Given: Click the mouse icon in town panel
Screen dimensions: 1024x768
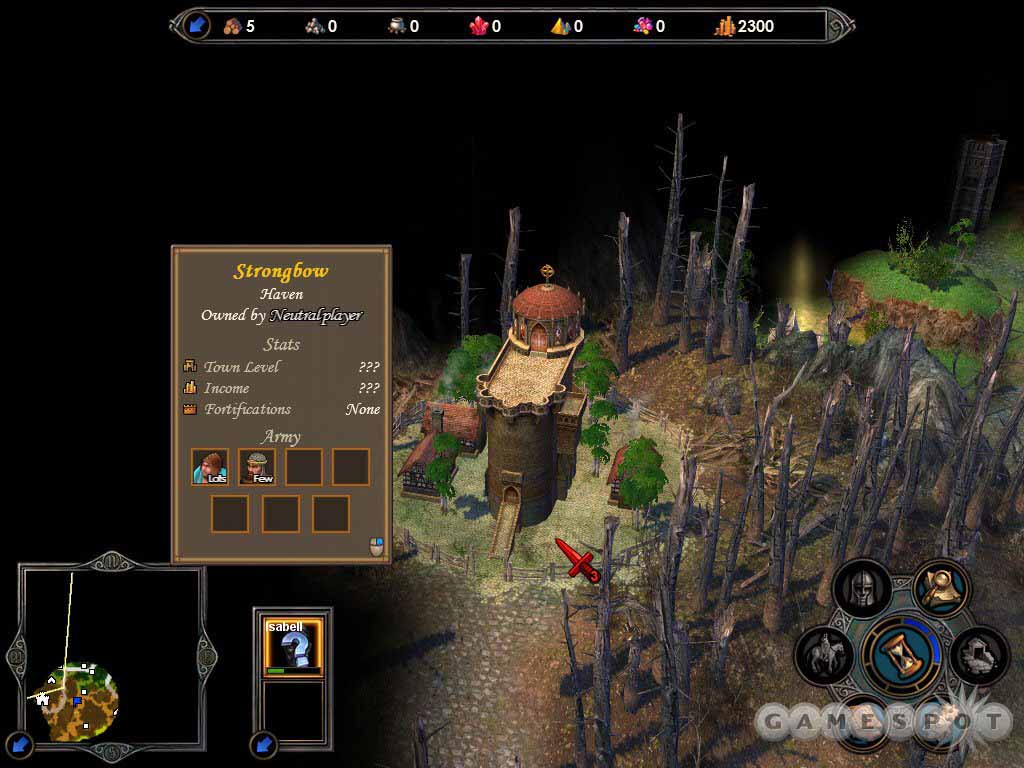Looking at the screenshot, I should (x=376, y=546).
